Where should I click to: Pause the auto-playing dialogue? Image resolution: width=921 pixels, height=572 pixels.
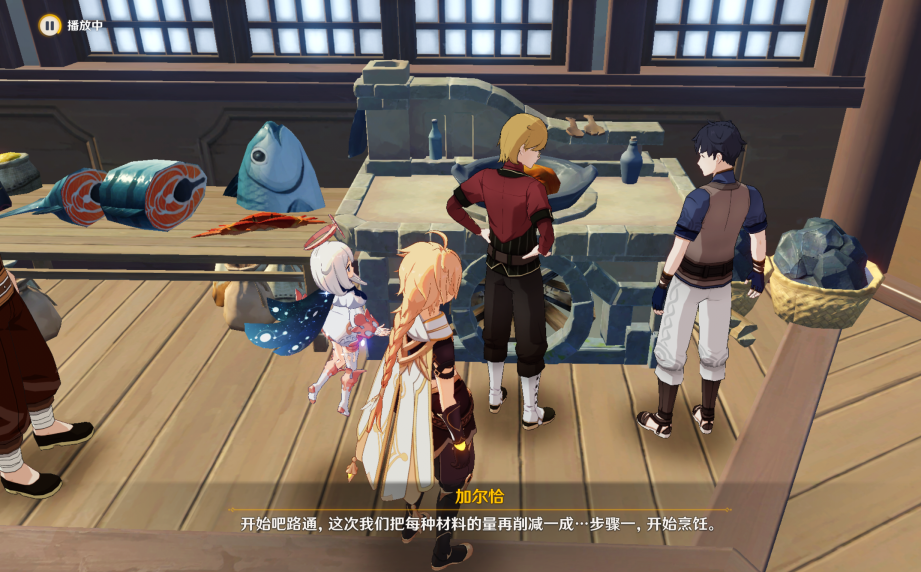pyautogui.click(x=49, y=23)
